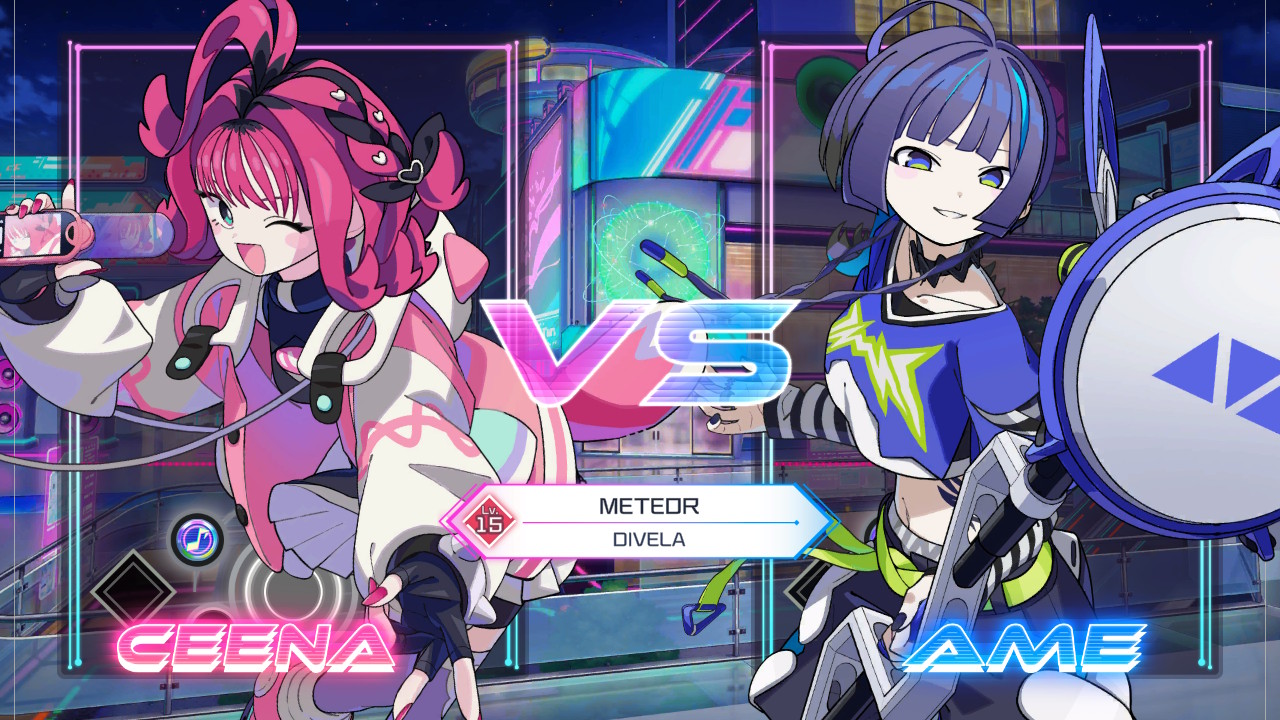Click the Lv. 15 difficulty badge

(487, 519)
